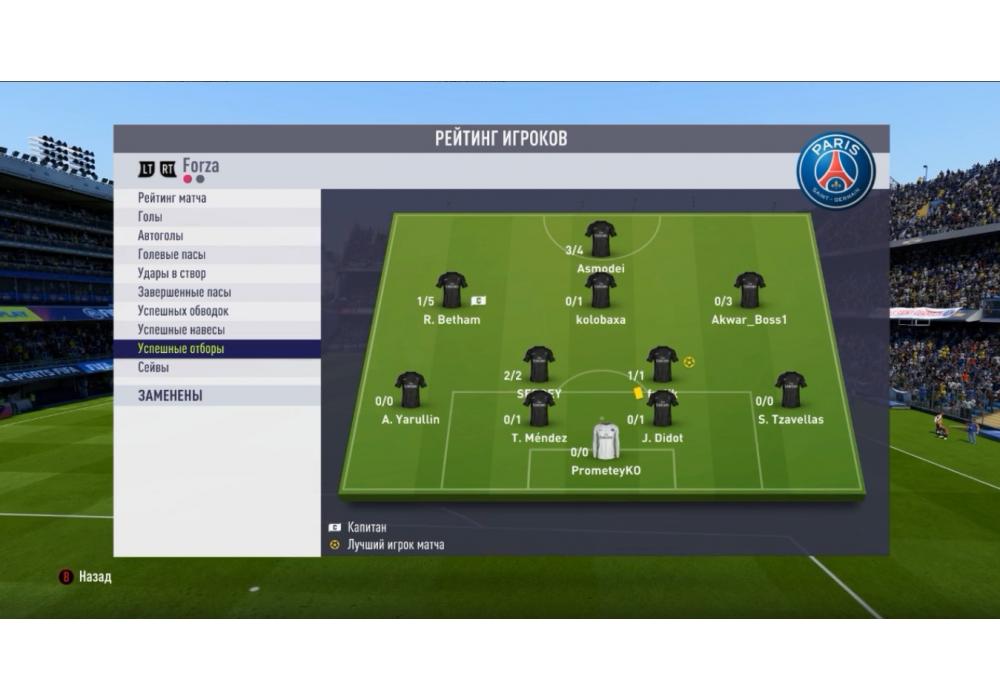
Task: Choose defender S. Tzavellas
Action: click(x=790, y=390)
